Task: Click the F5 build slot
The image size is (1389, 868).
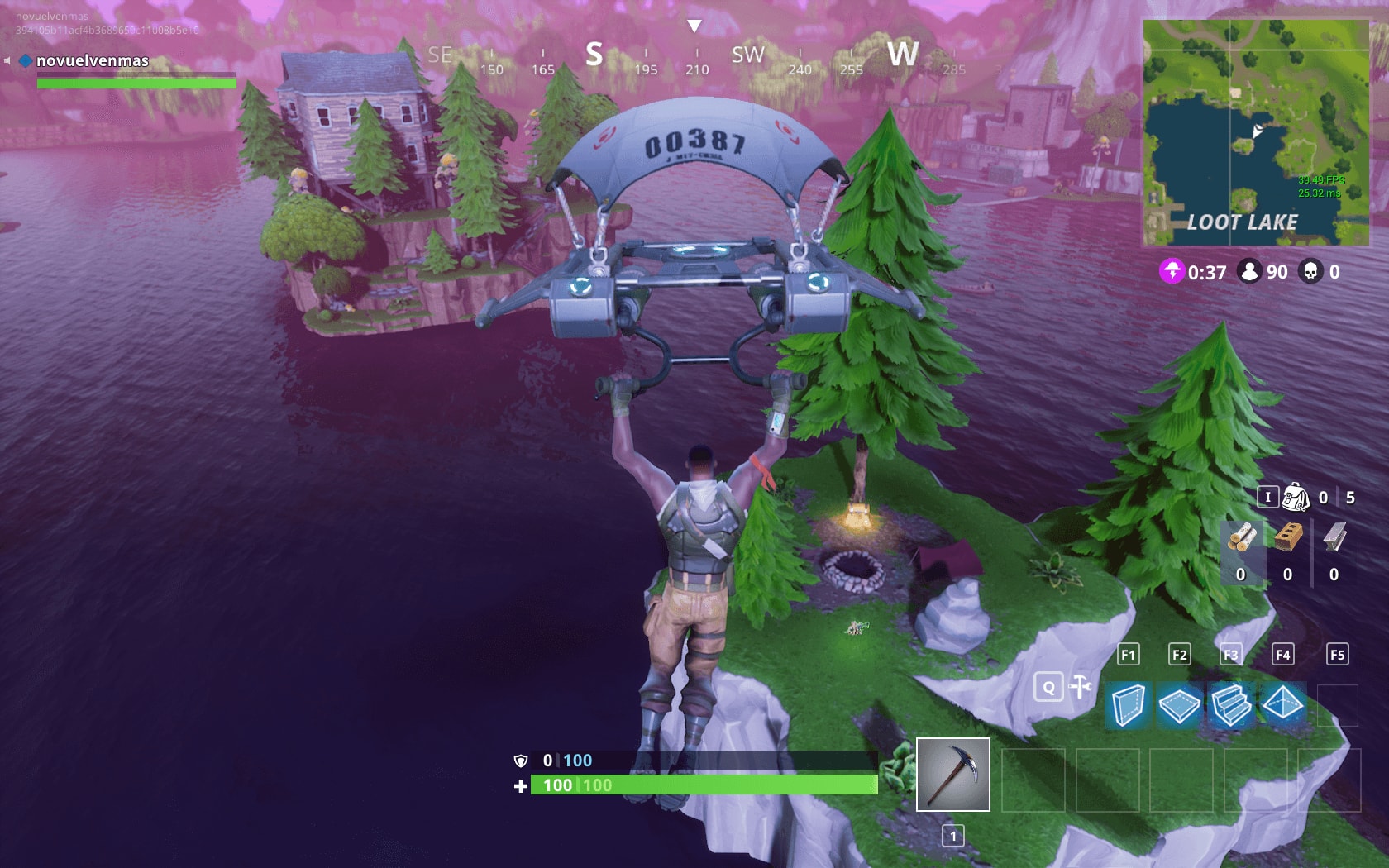Action: tap(1335, 654)
